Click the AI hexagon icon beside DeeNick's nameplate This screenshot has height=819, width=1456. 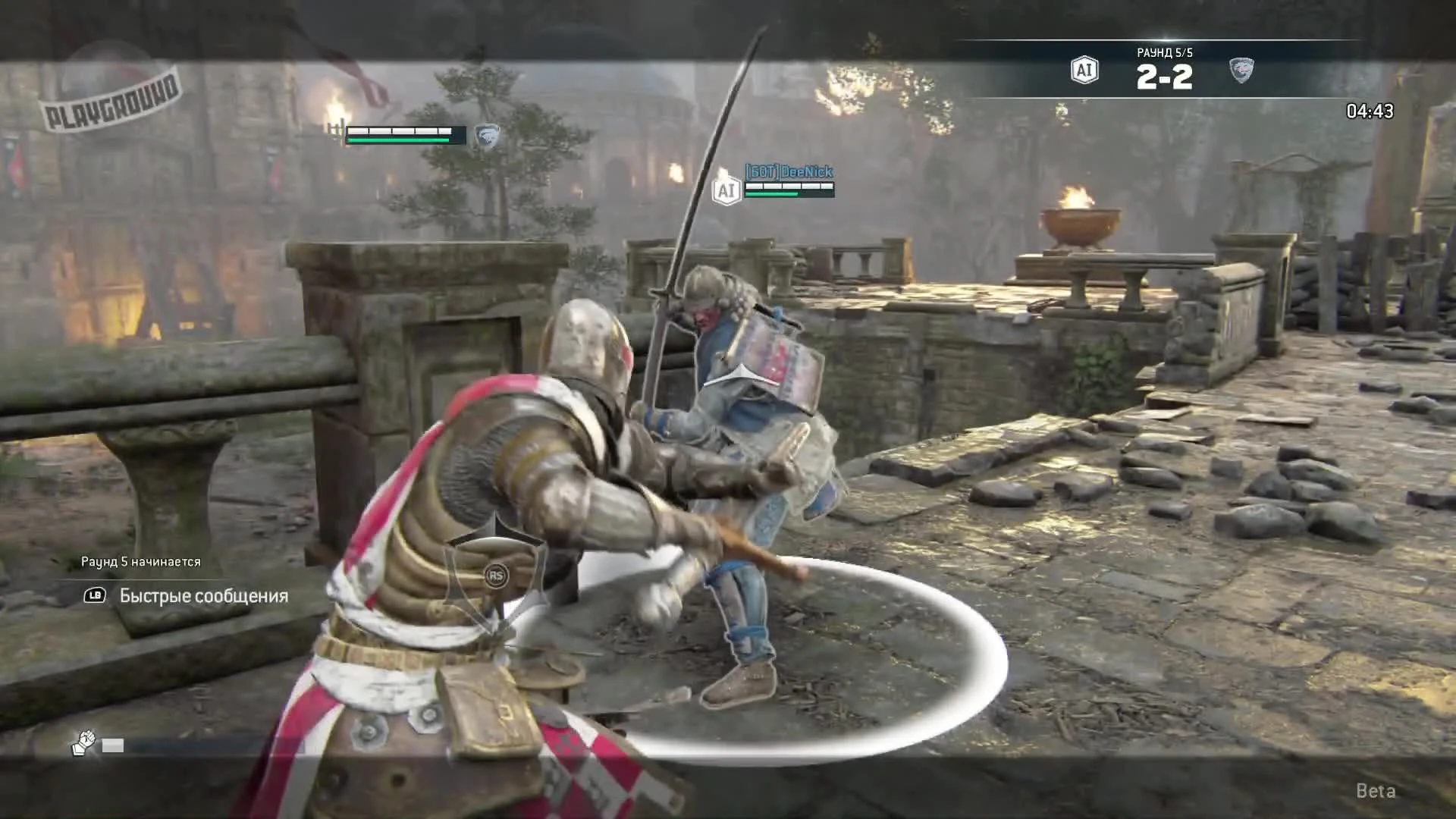click(x=727, y=191)
